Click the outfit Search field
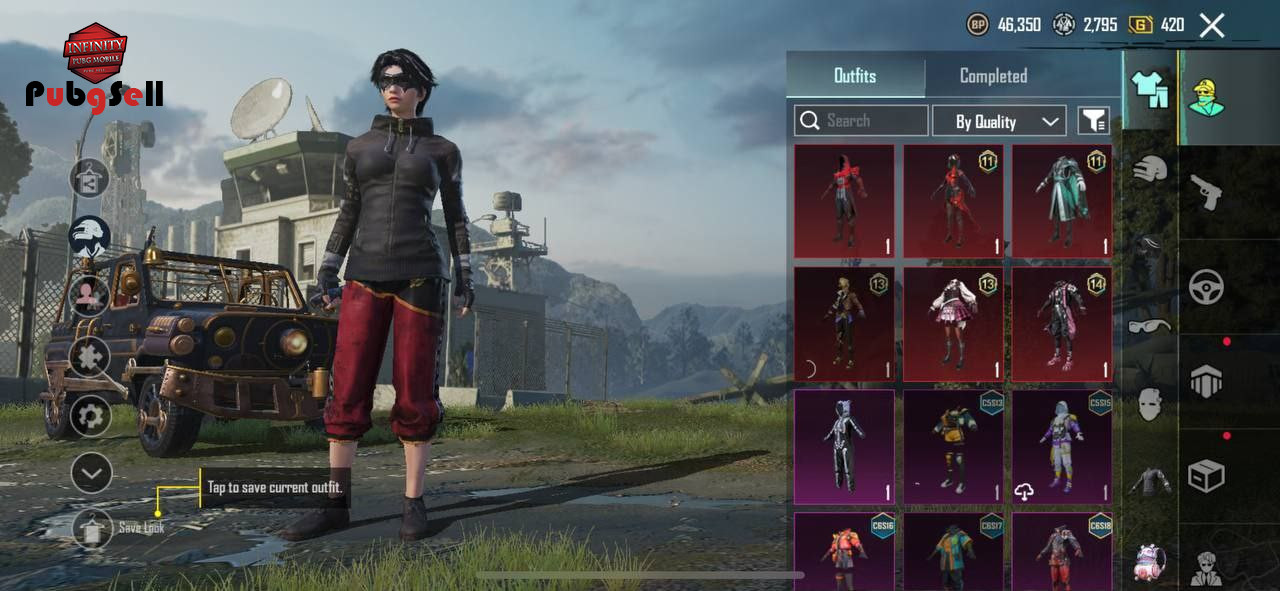The width and height of the screenshot is (1280, 591). pos(862,121)
